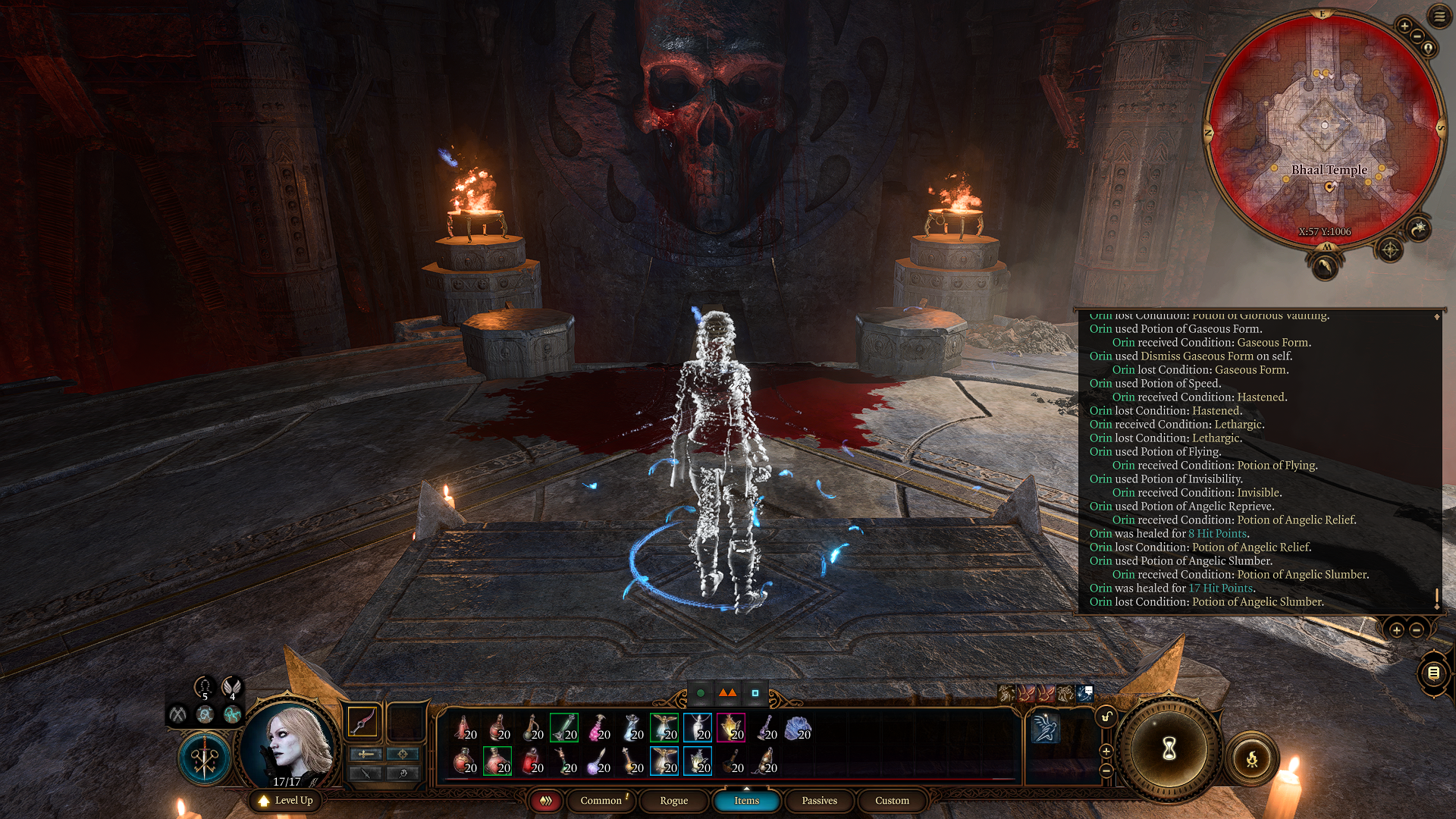Toggle the crossed keys ability button
Viewport: 1456px width, 819px height.
pos(204,758)
